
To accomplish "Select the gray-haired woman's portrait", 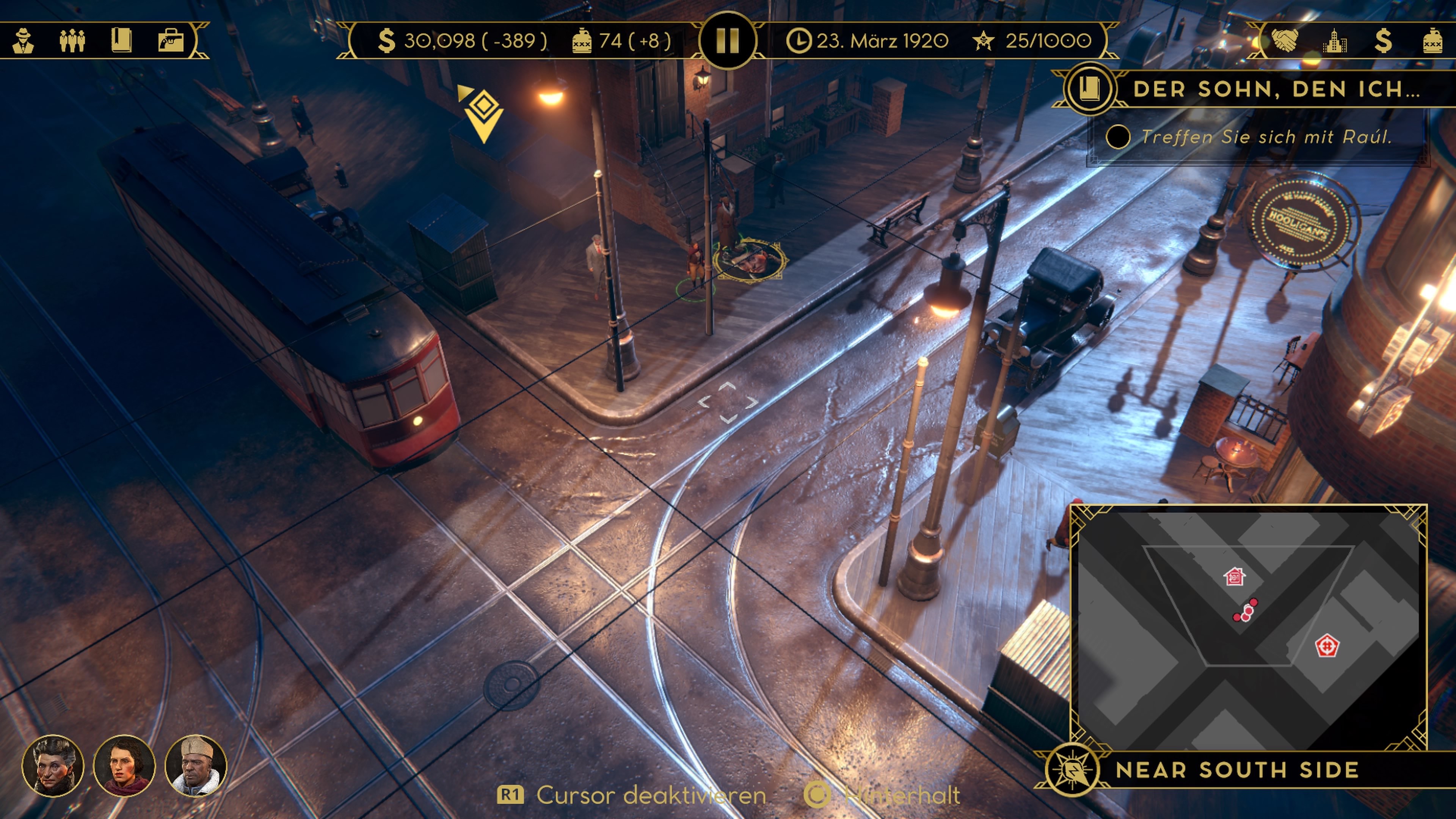I will tap(53, 766).
